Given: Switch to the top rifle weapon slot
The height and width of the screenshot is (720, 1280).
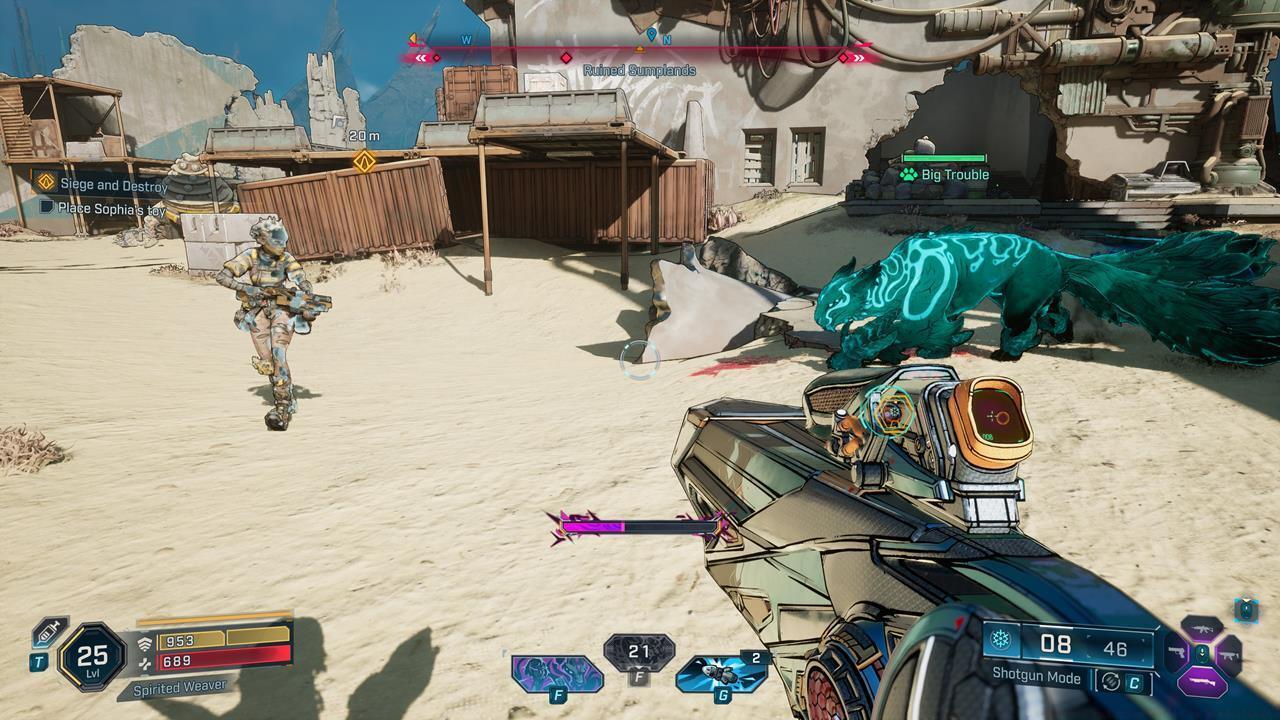Looking at the screenshot, I should (x=1202, y=630).
